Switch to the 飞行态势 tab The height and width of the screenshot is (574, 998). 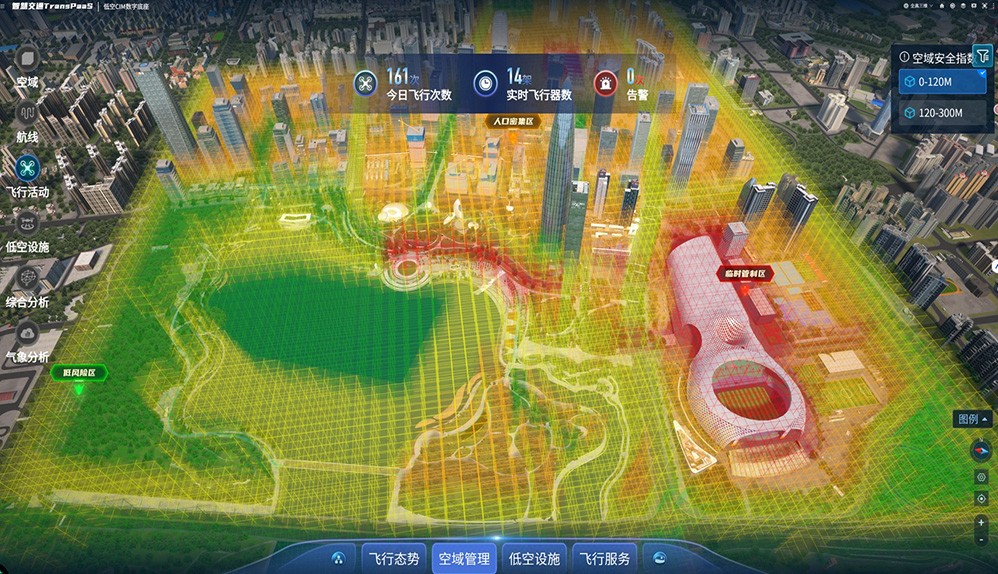394,559
